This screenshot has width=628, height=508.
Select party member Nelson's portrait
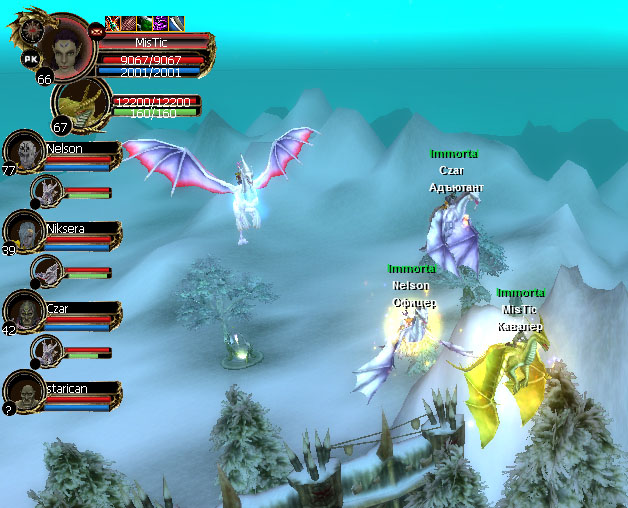23,151
